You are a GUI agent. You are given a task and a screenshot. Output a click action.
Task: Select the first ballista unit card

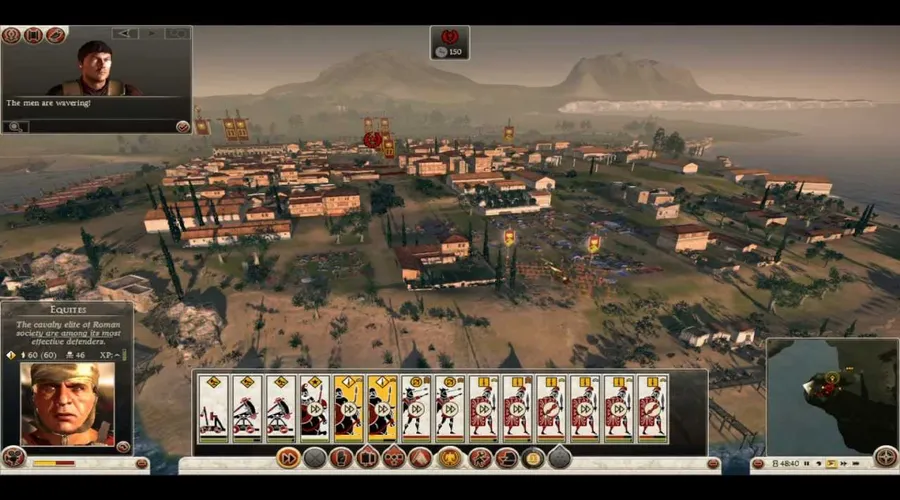tap(213, 408)
